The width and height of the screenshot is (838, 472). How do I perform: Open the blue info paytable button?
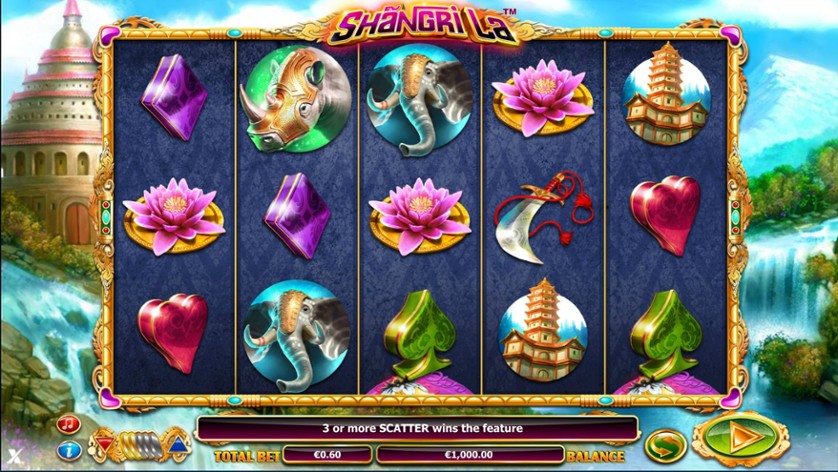(x=69, y=449)
